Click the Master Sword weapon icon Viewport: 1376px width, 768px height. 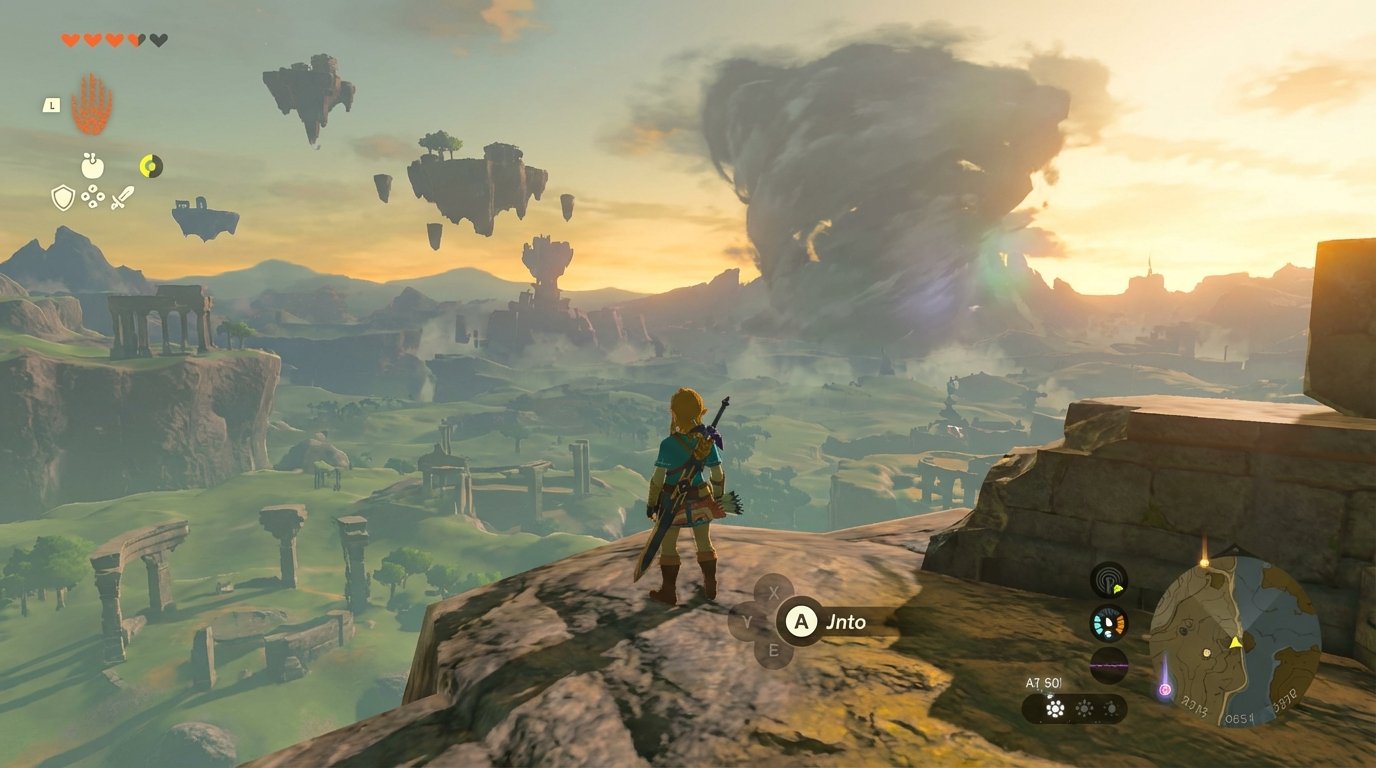click(123, 197)
